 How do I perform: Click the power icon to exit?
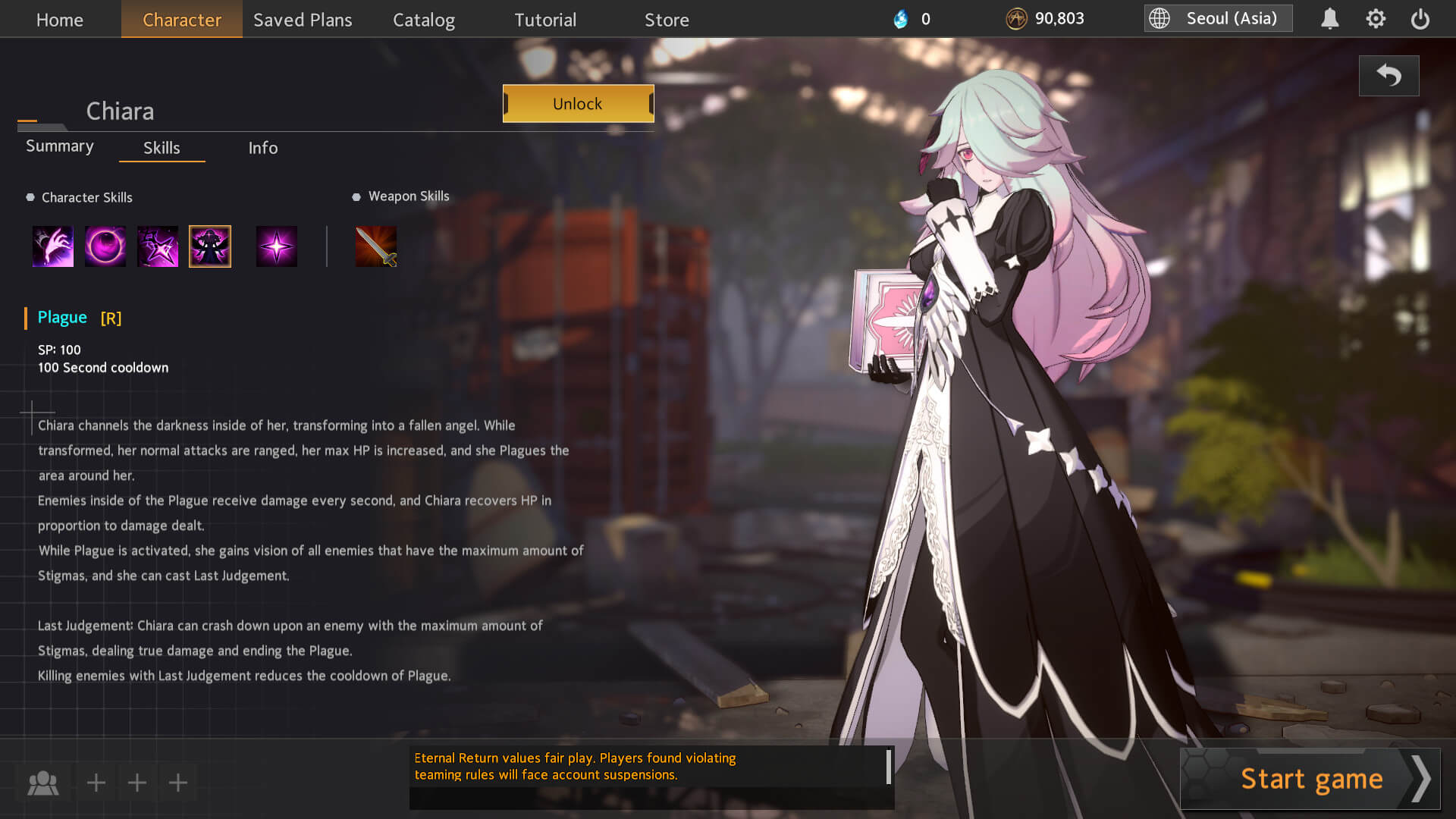pos(1420,19)
